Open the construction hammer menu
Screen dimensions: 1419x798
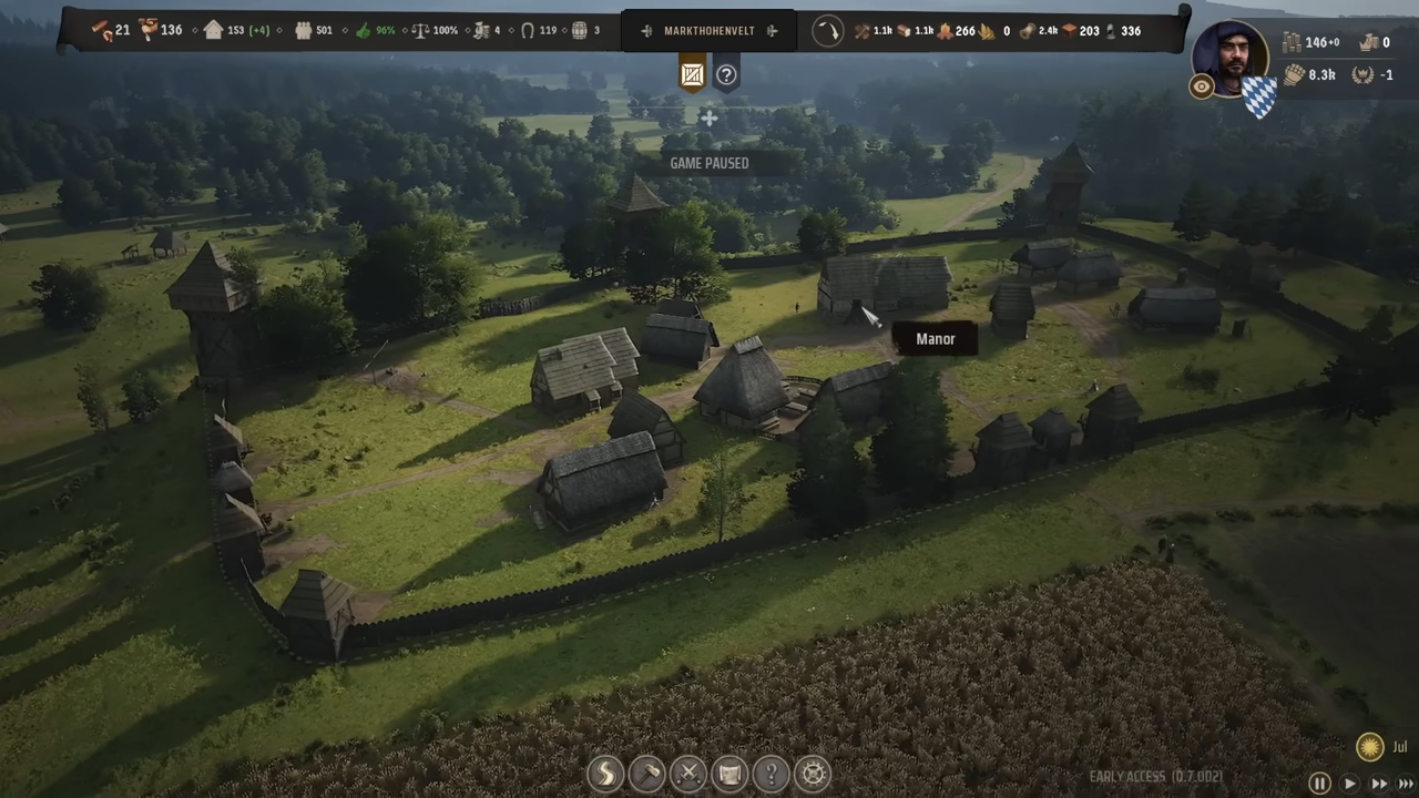(x=647, y=773)
